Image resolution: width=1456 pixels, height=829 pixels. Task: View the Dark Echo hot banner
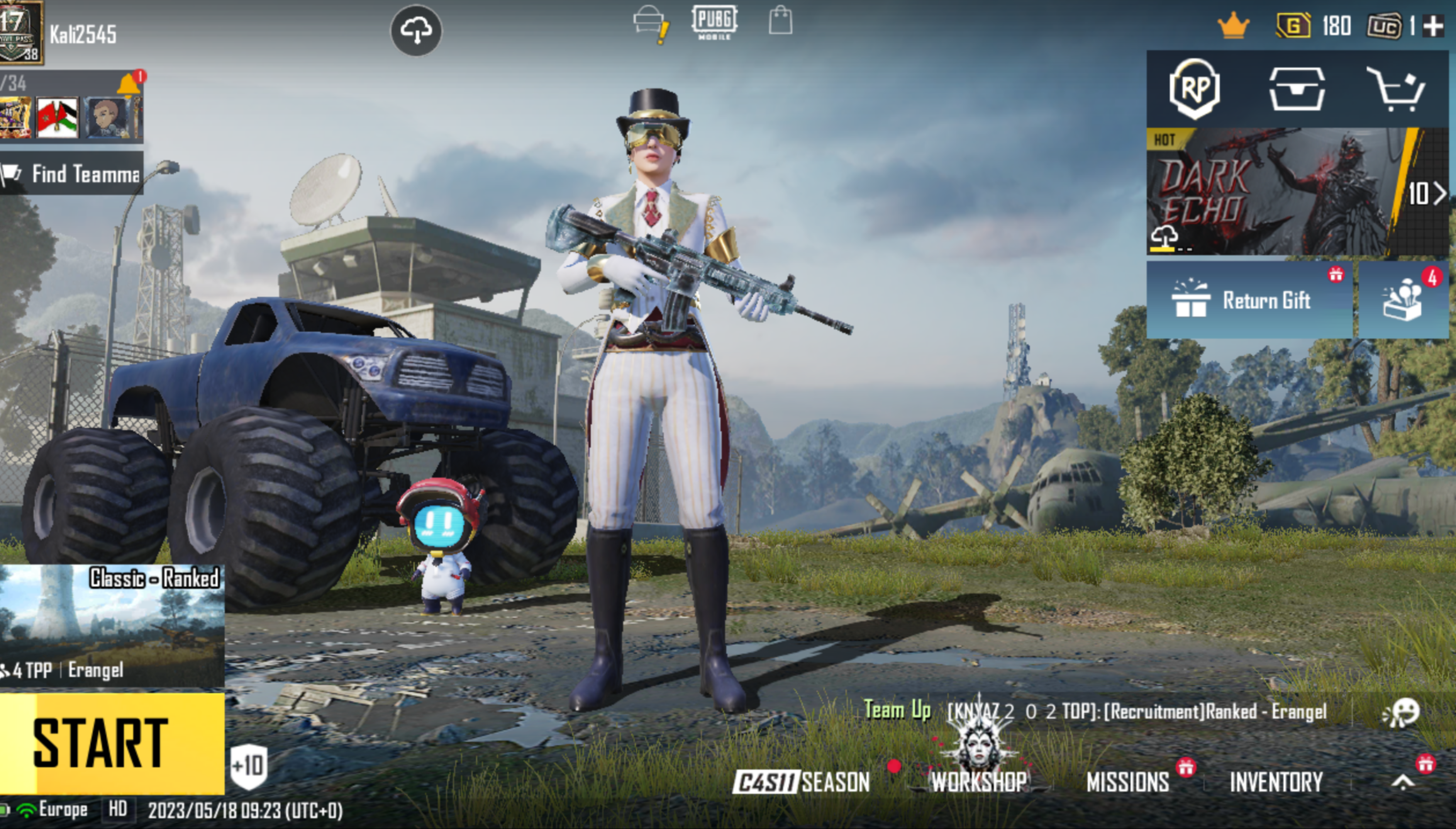pos(1275,192)
